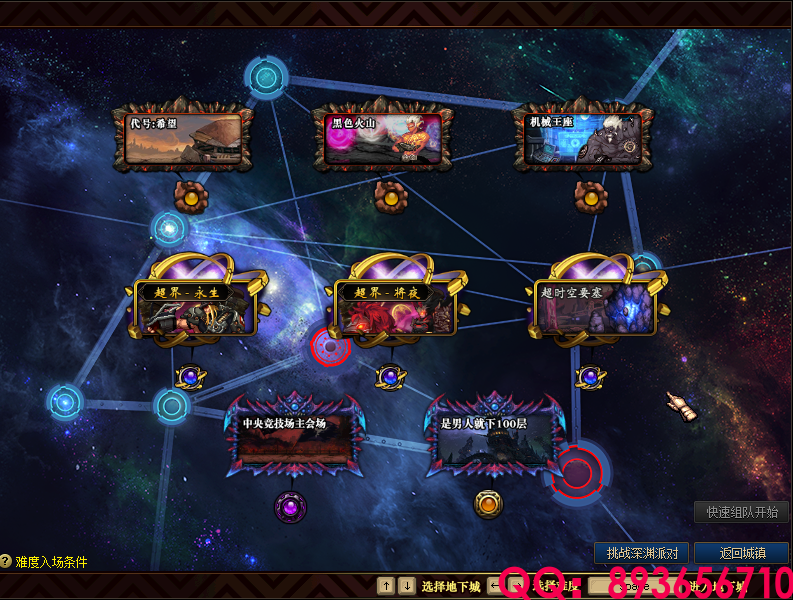The image size is (793, 600).
Task: Select the 超界-永生 dungeon card
Action: (196, 307)
